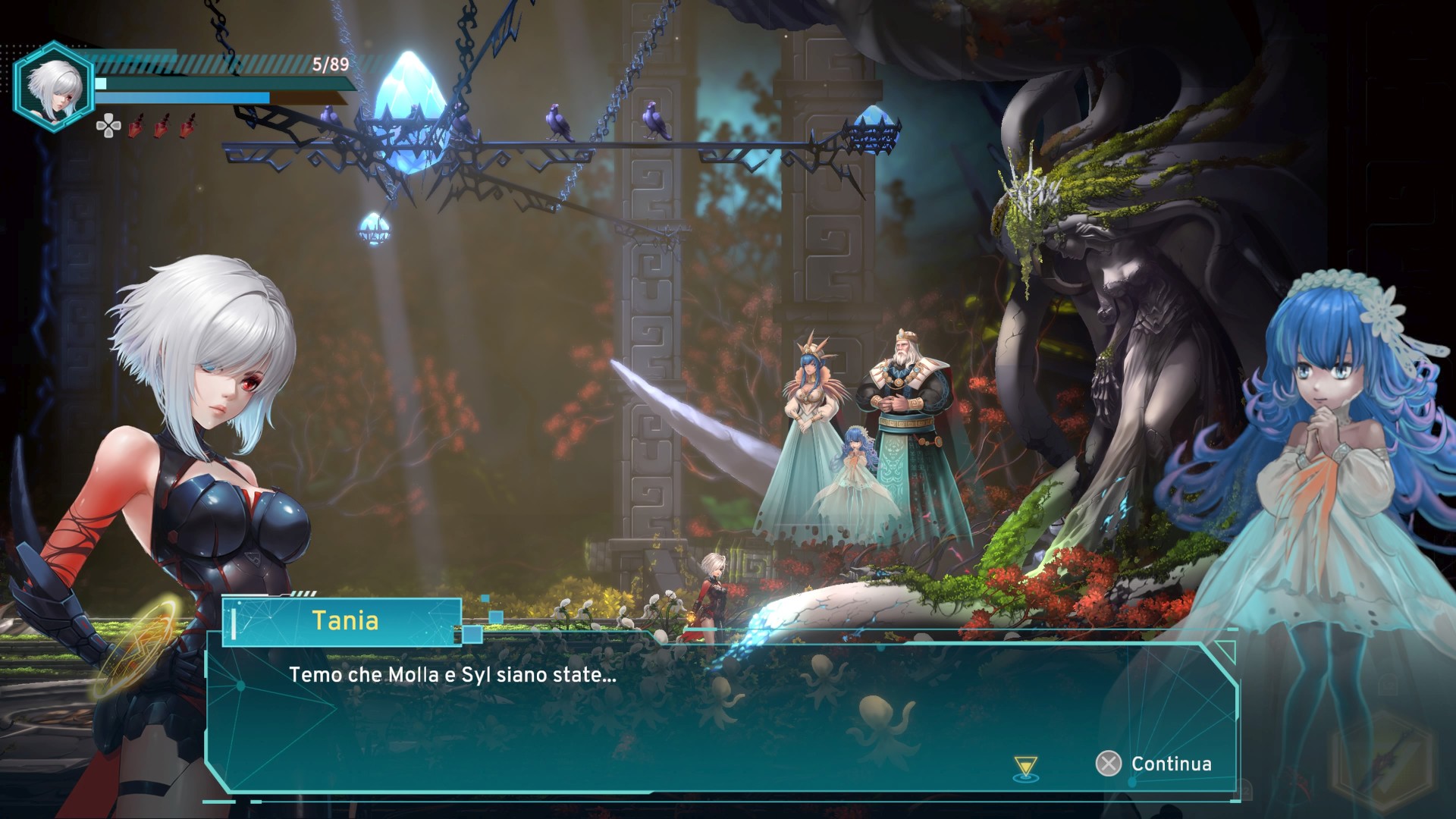Select Tania's hexagonal portrait in the HUD
The height and width of the screenshot is (819, 1456).
coord(53,86)
